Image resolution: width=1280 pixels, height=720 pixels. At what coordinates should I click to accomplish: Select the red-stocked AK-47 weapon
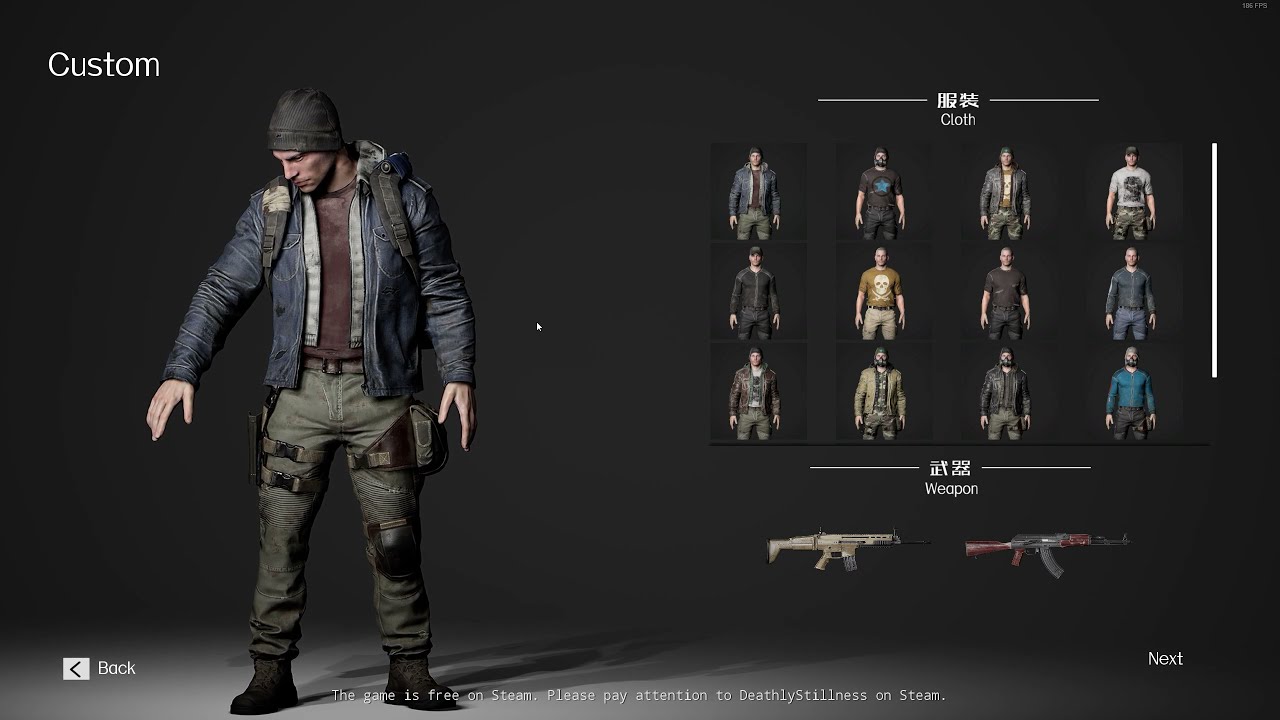(1045, 548)
